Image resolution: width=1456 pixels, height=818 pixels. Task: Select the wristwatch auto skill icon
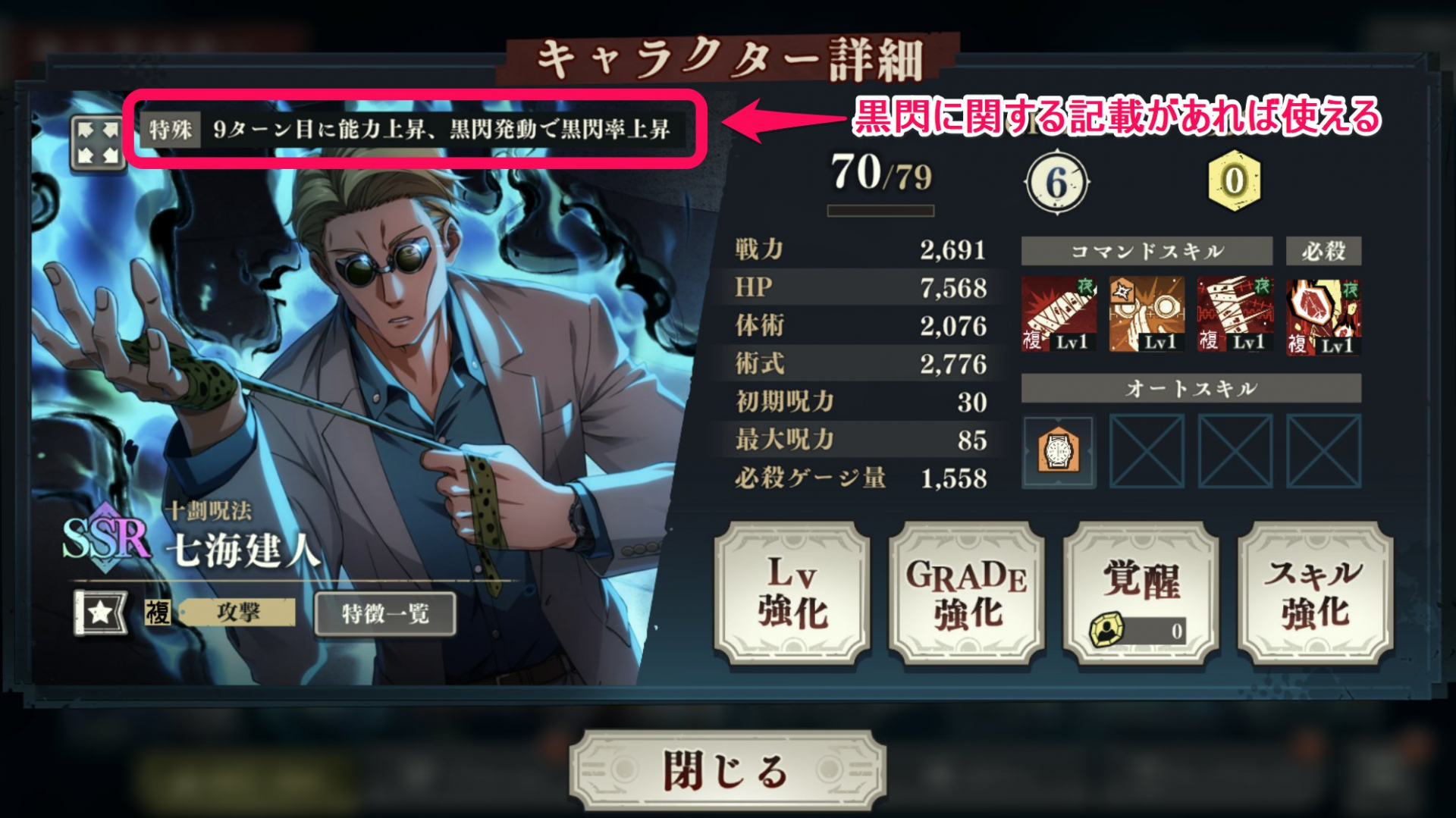[x=1059, y=452]
